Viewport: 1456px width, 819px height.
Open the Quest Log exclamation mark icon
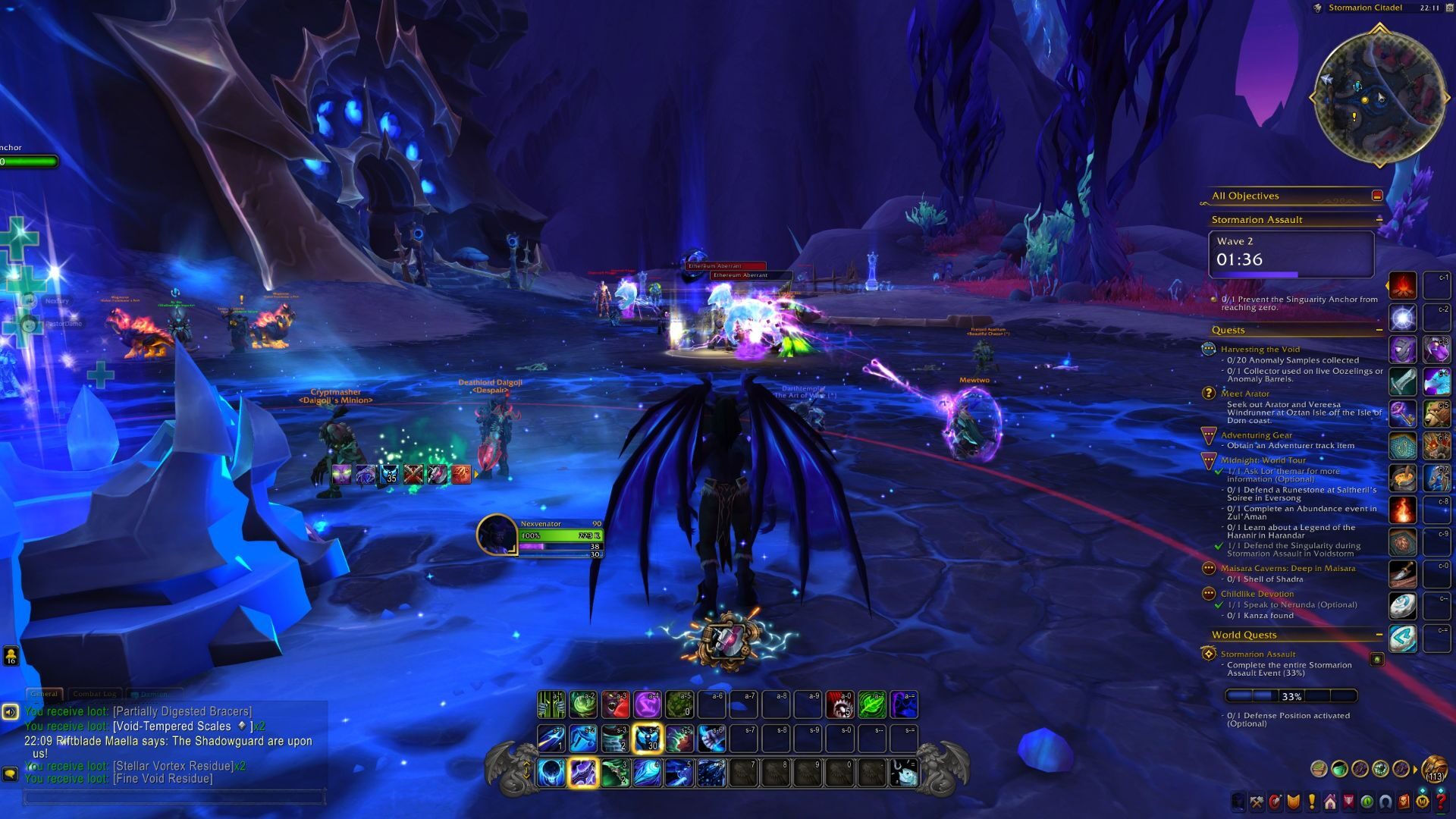point(1311,799)
